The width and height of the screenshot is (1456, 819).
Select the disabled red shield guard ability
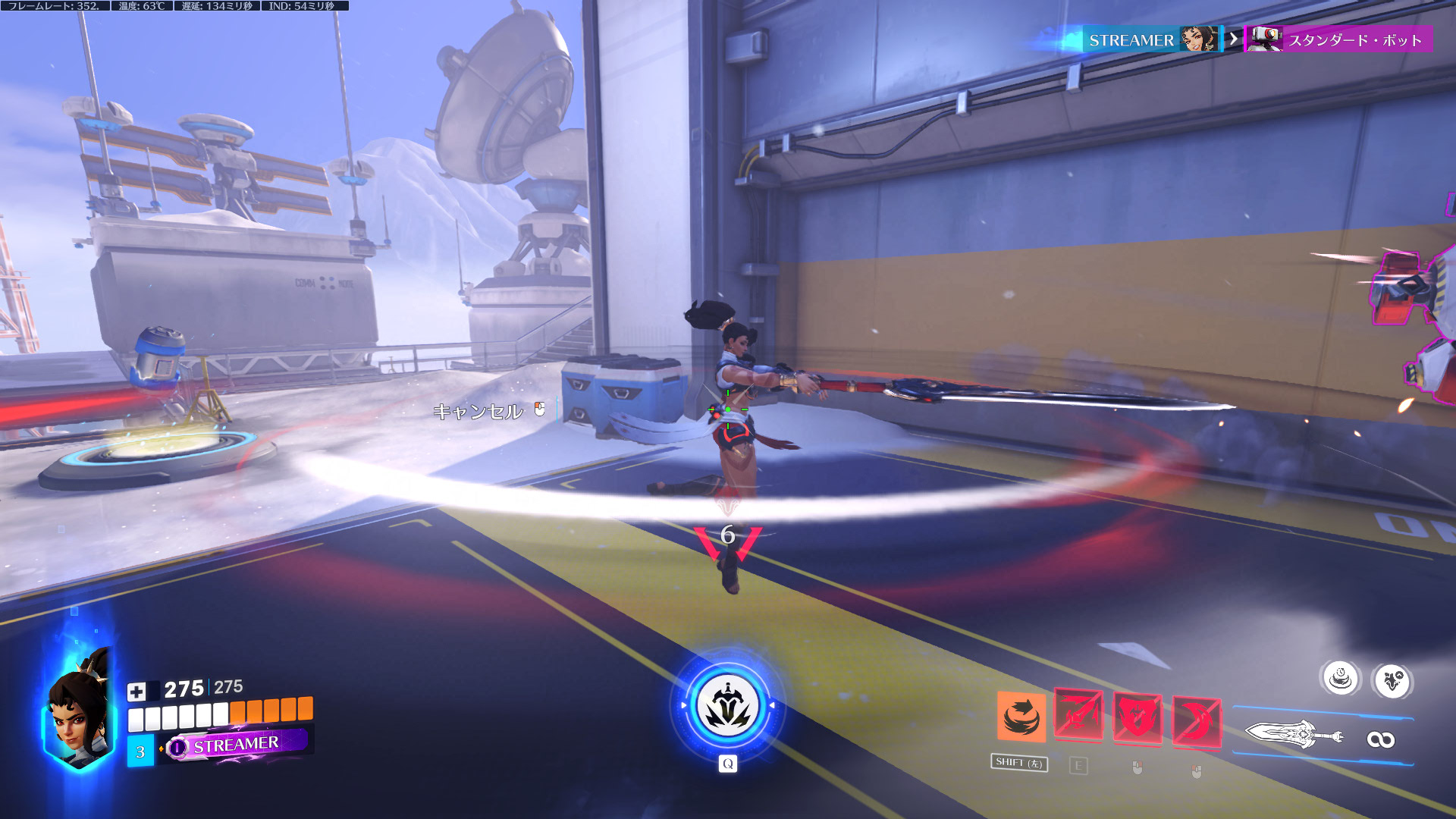(1137, 718)
